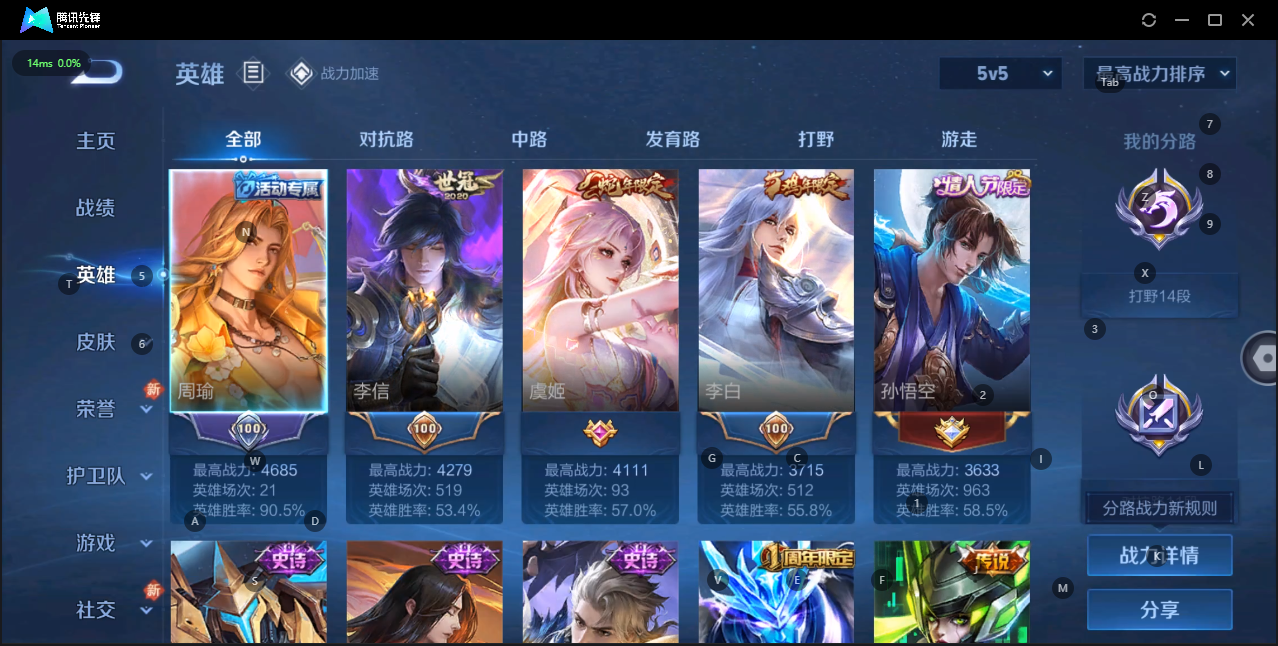This screenshot has height=646, width=1278.
Task: Select the 周瑜 hero card
Action: tap(249, 290)
